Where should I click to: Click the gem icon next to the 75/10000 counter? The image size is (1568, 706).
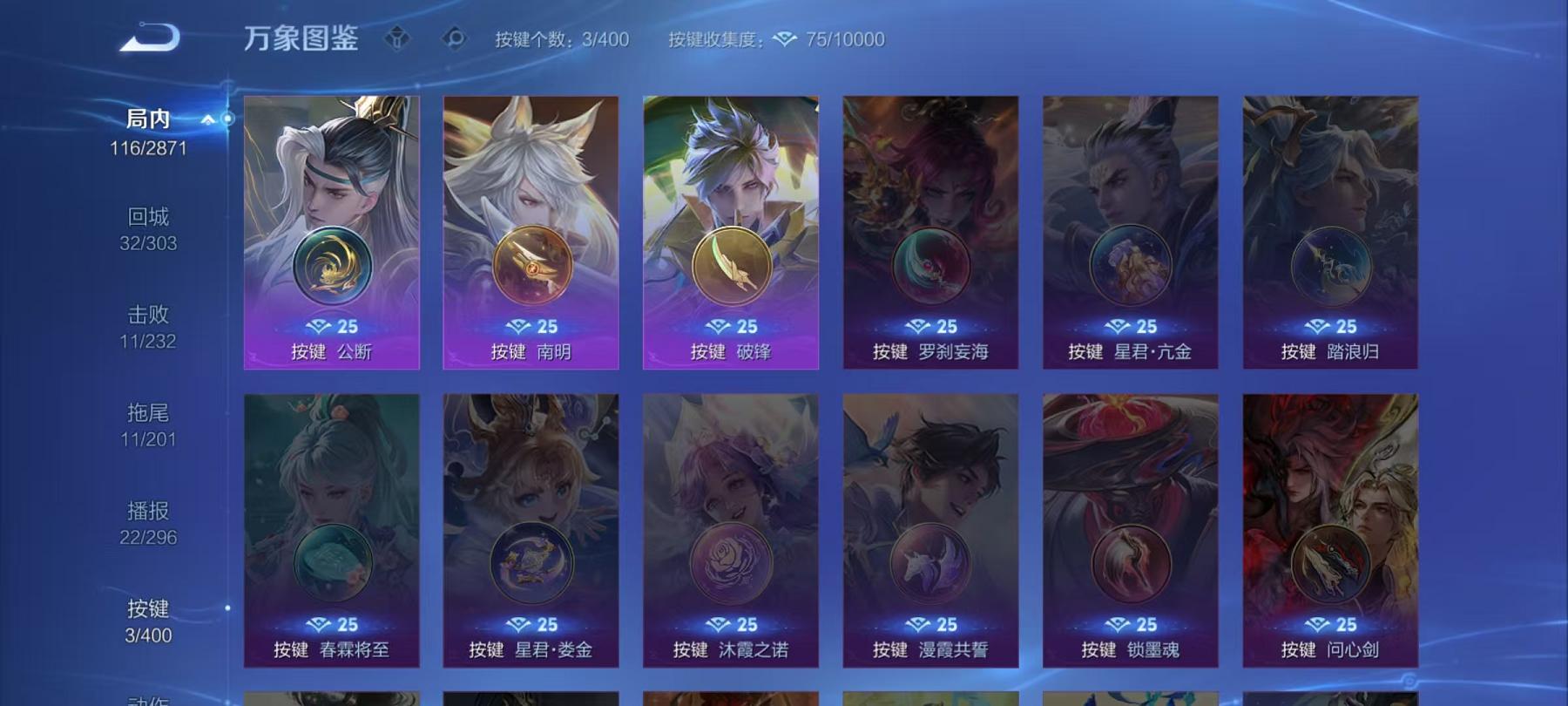(784, 39)
